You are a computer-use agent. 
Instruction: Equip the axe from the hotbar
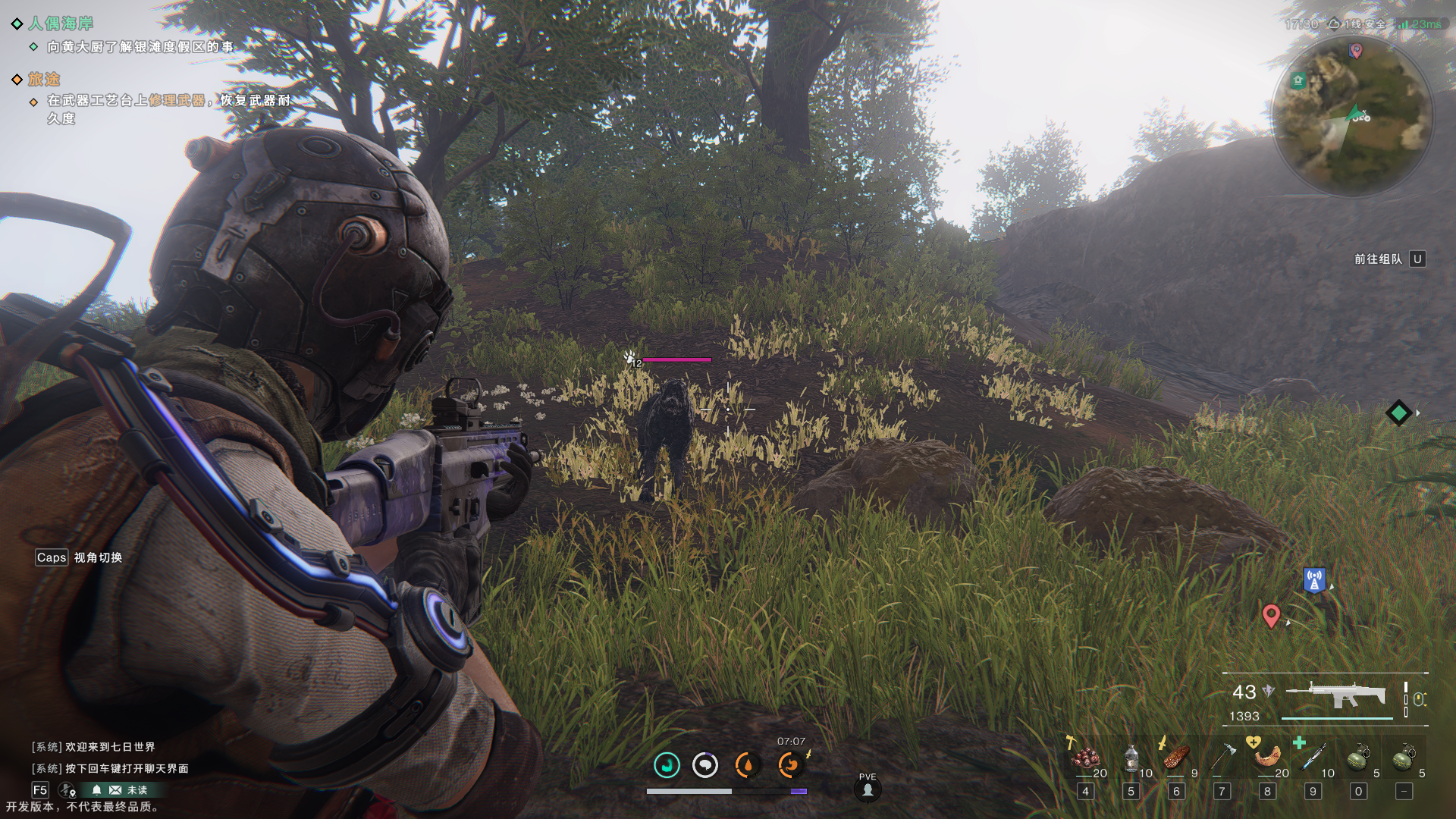pos(1222,758)
